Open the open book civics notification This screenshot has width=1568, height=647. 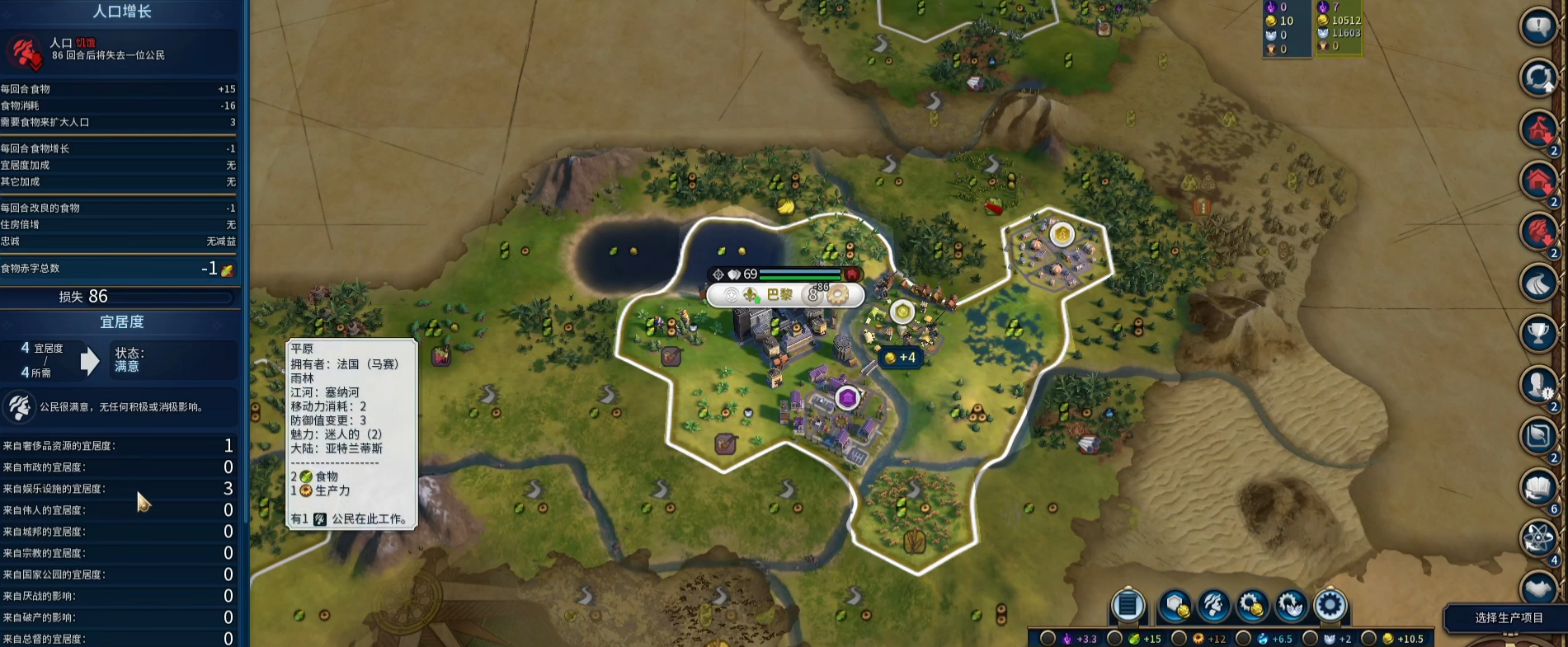tap(1538, 488)
